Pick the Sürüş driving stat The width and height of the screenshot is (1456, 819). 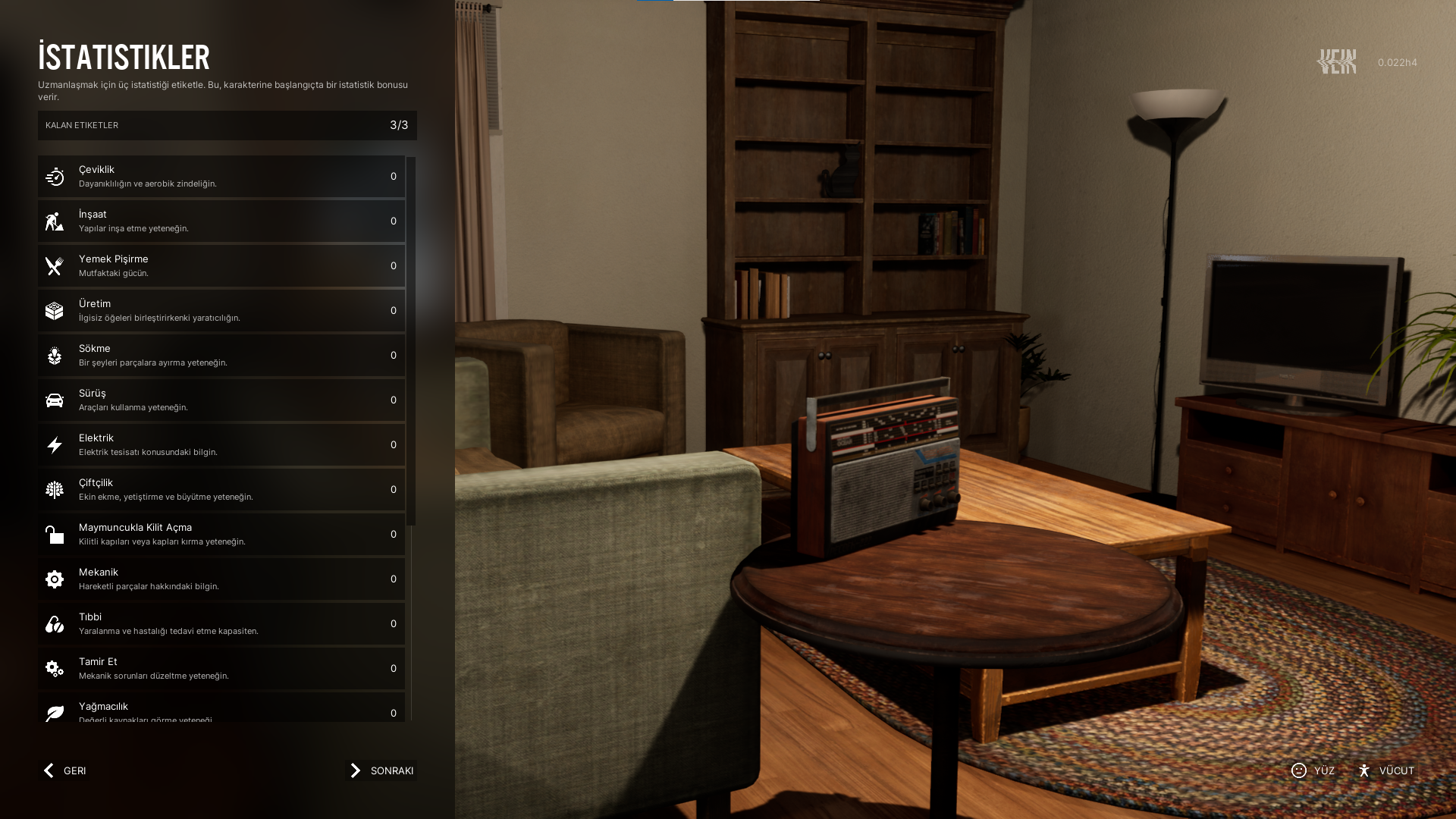coord(221,400)
